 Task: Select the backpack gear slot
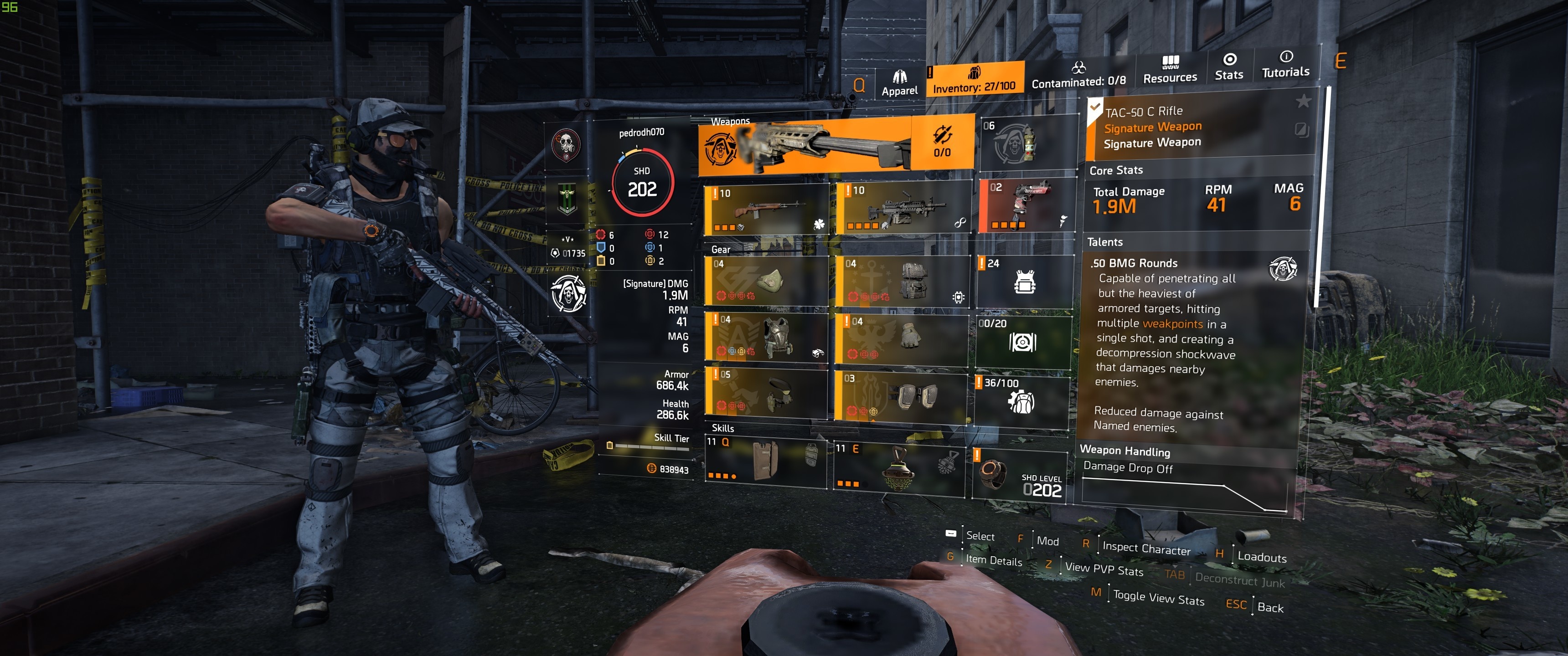coord(903,280)
